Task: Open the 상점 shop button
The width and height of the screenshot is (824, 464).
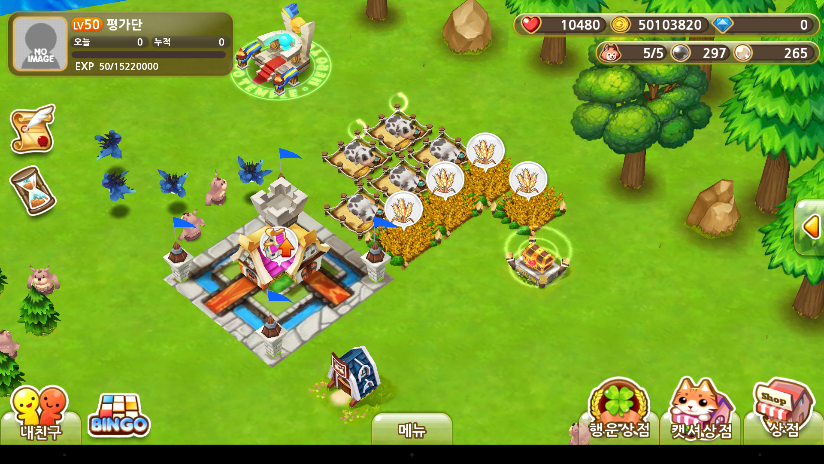Action: click(783, 410)
